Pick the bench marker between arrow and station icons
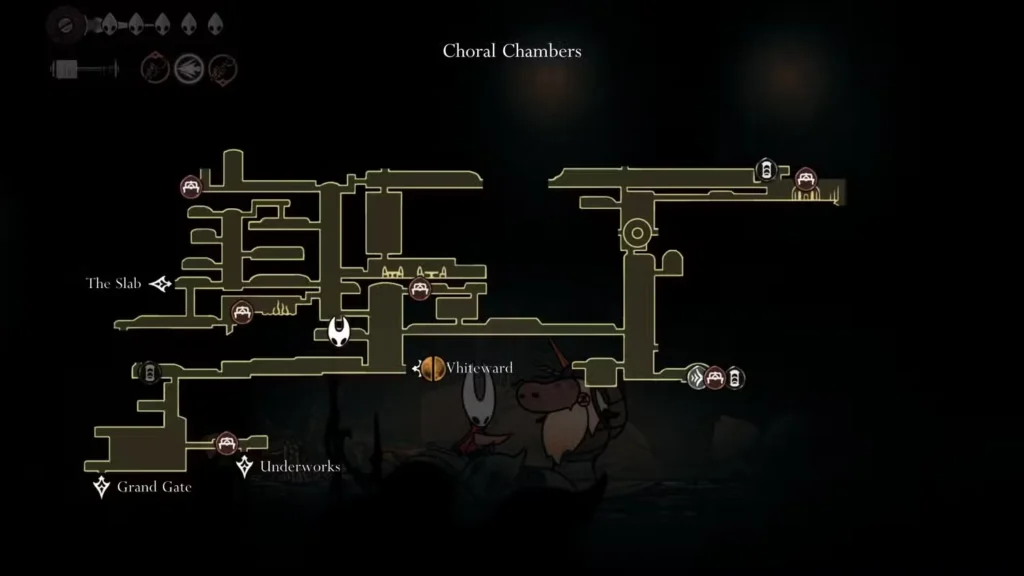1024x576 pixels. point(715,377)
